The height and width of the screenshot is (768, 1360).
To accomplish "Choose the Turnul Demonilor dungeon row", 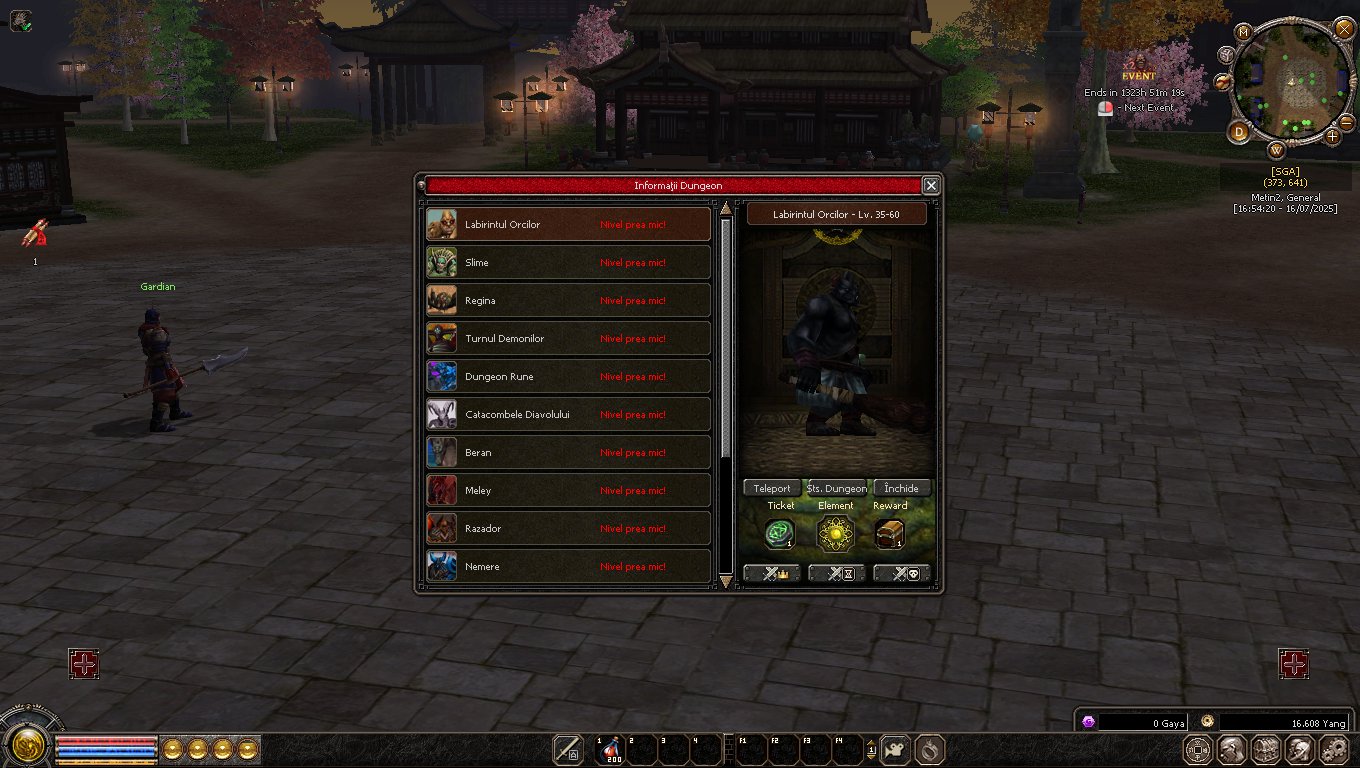I will click(568, 338).
